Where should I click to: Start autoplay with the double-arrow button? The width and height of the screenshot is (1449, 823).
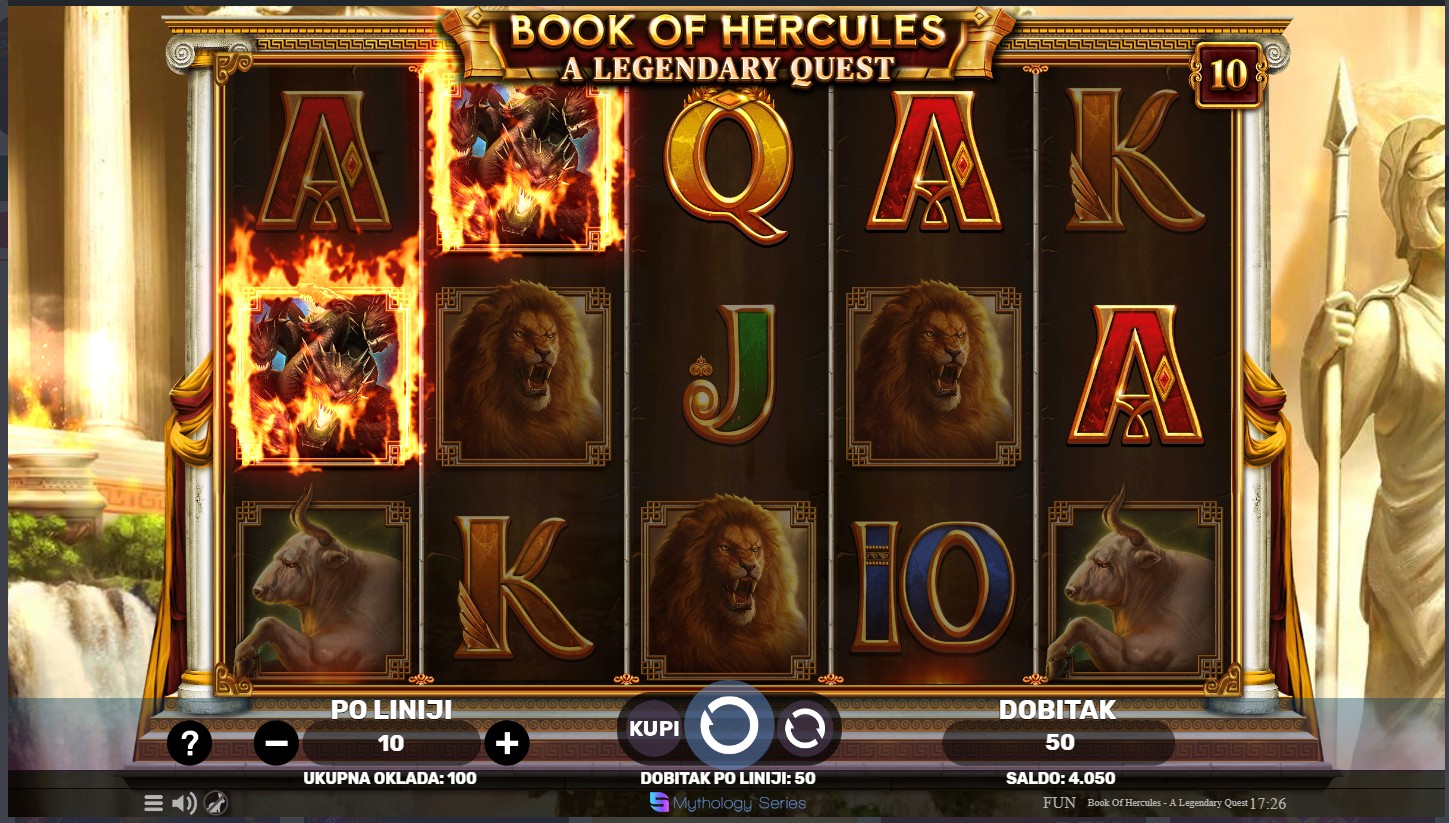pos(804,729)
